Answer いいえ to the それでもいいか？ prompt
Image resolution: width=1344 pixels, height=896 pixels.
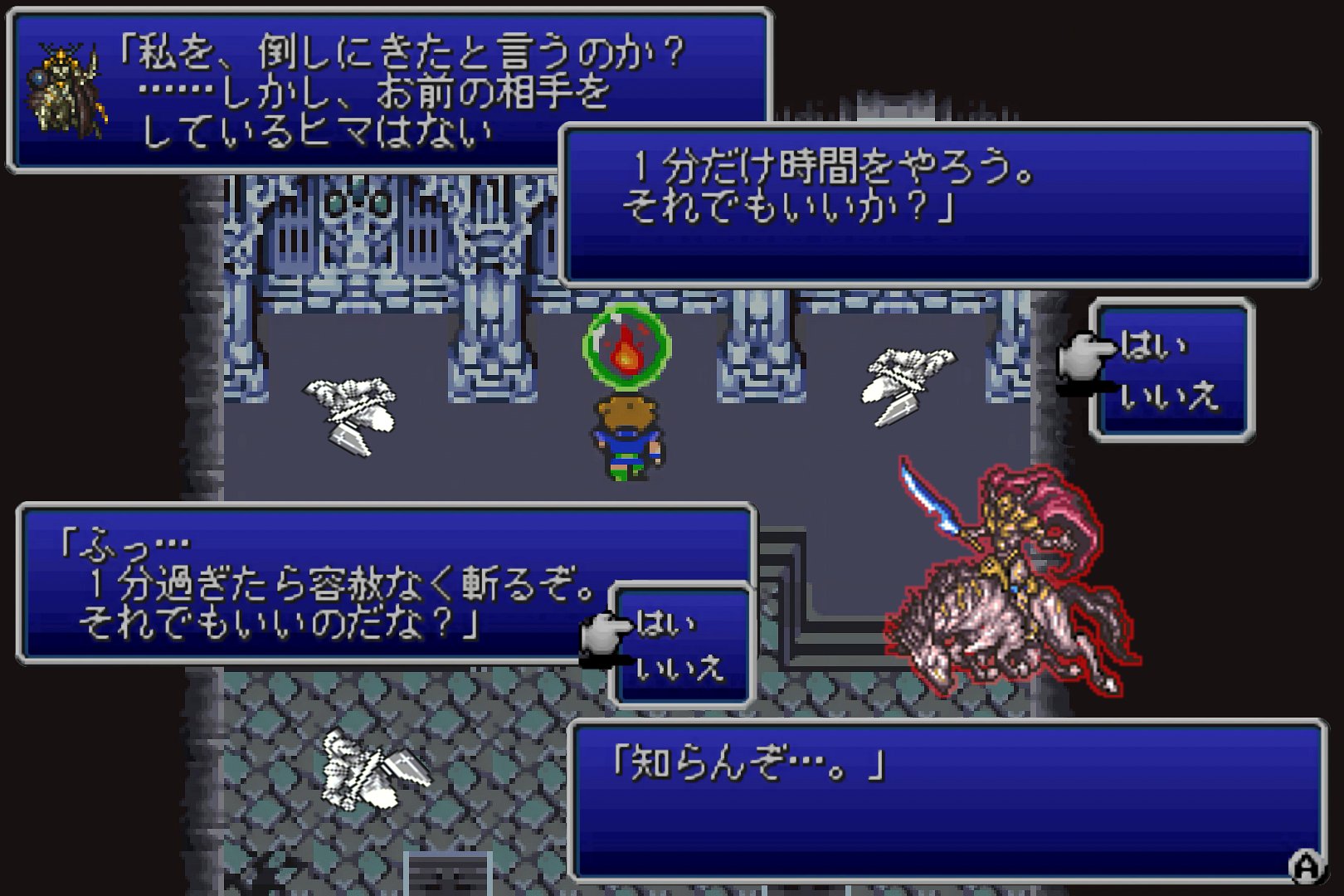coord(1168,397)
